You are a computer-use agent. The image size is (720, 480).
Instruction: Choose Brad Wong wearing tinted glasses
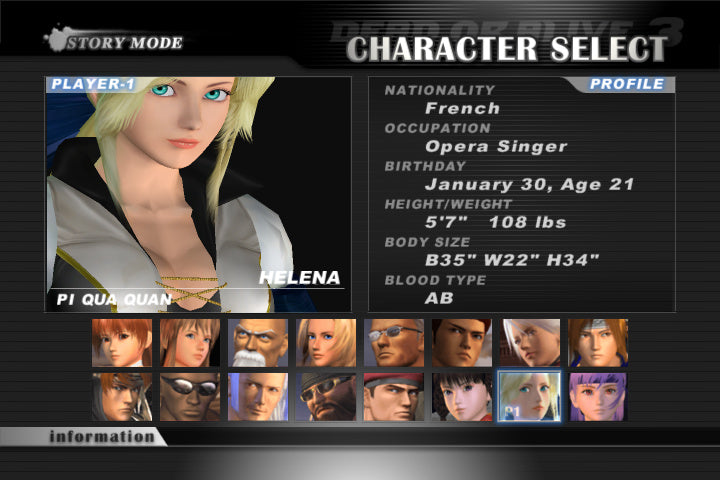click(x=394, y=343)
